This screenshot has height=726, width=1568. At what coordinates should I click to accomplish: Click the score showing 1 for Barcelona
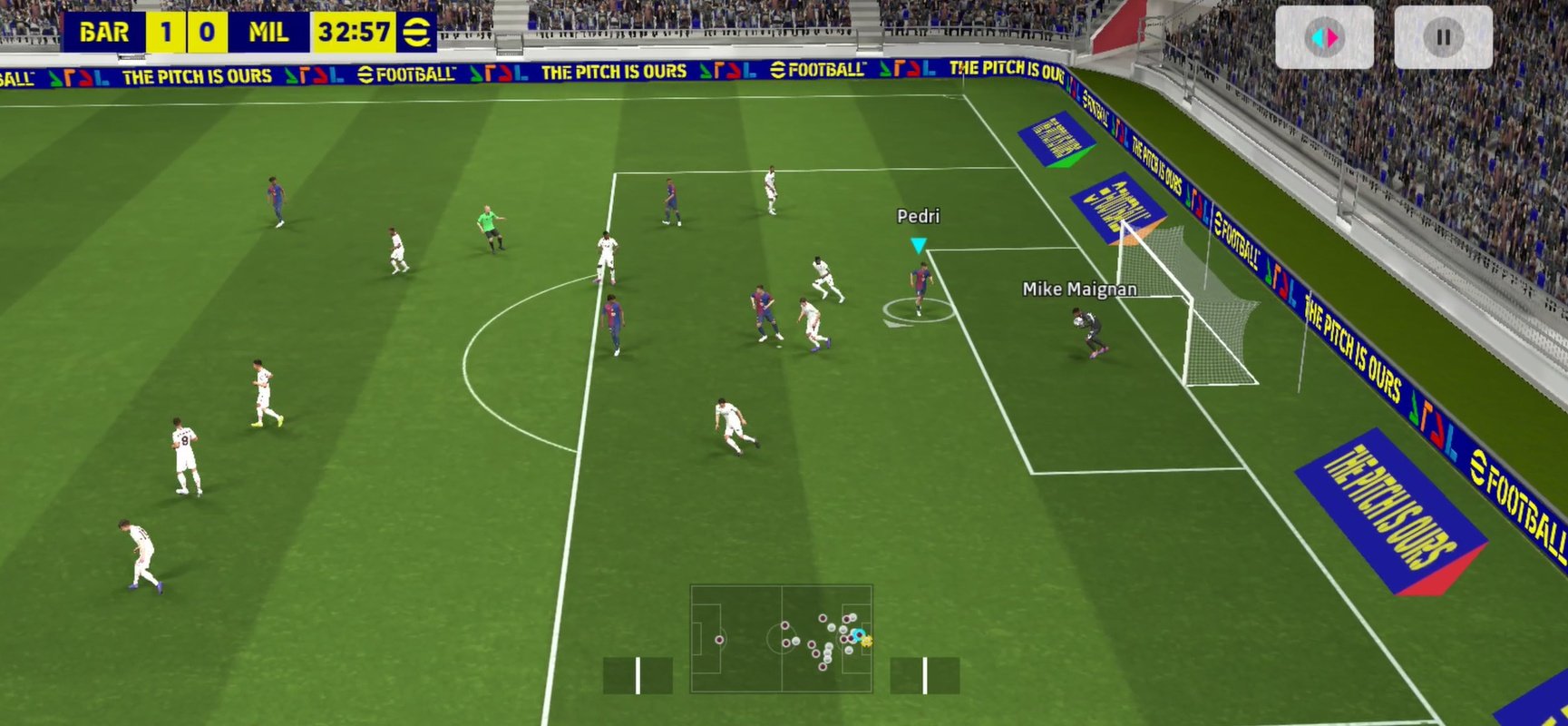coord(166,33)
